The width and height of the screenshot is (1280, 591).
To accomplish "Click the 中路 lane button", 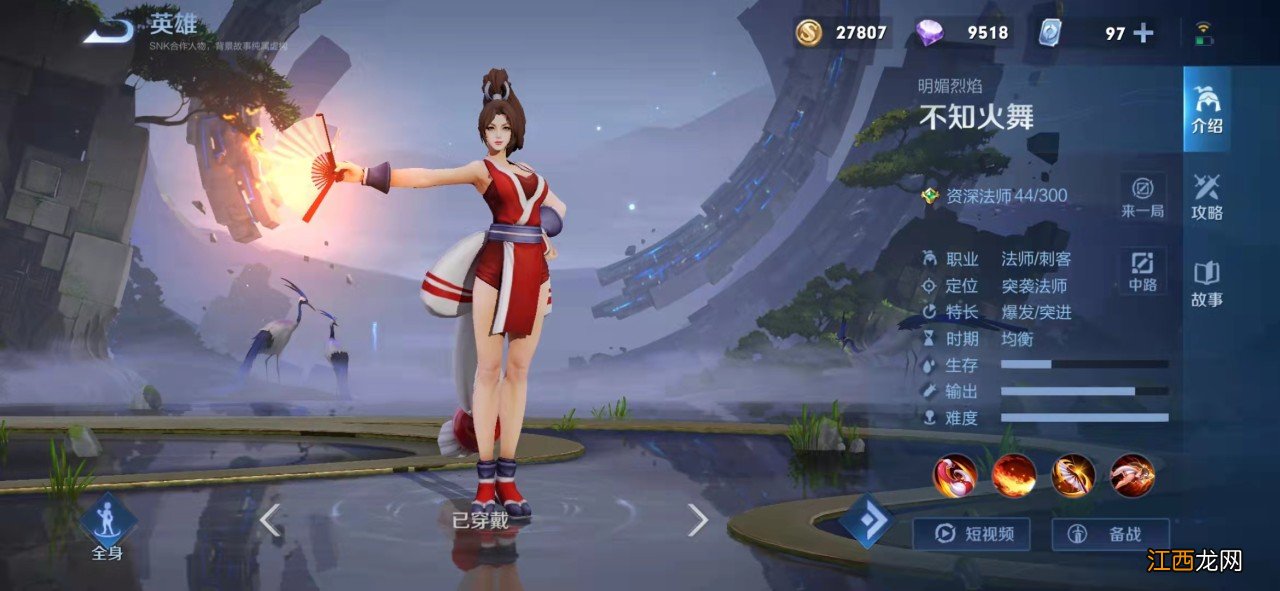I will point(1142,271).
